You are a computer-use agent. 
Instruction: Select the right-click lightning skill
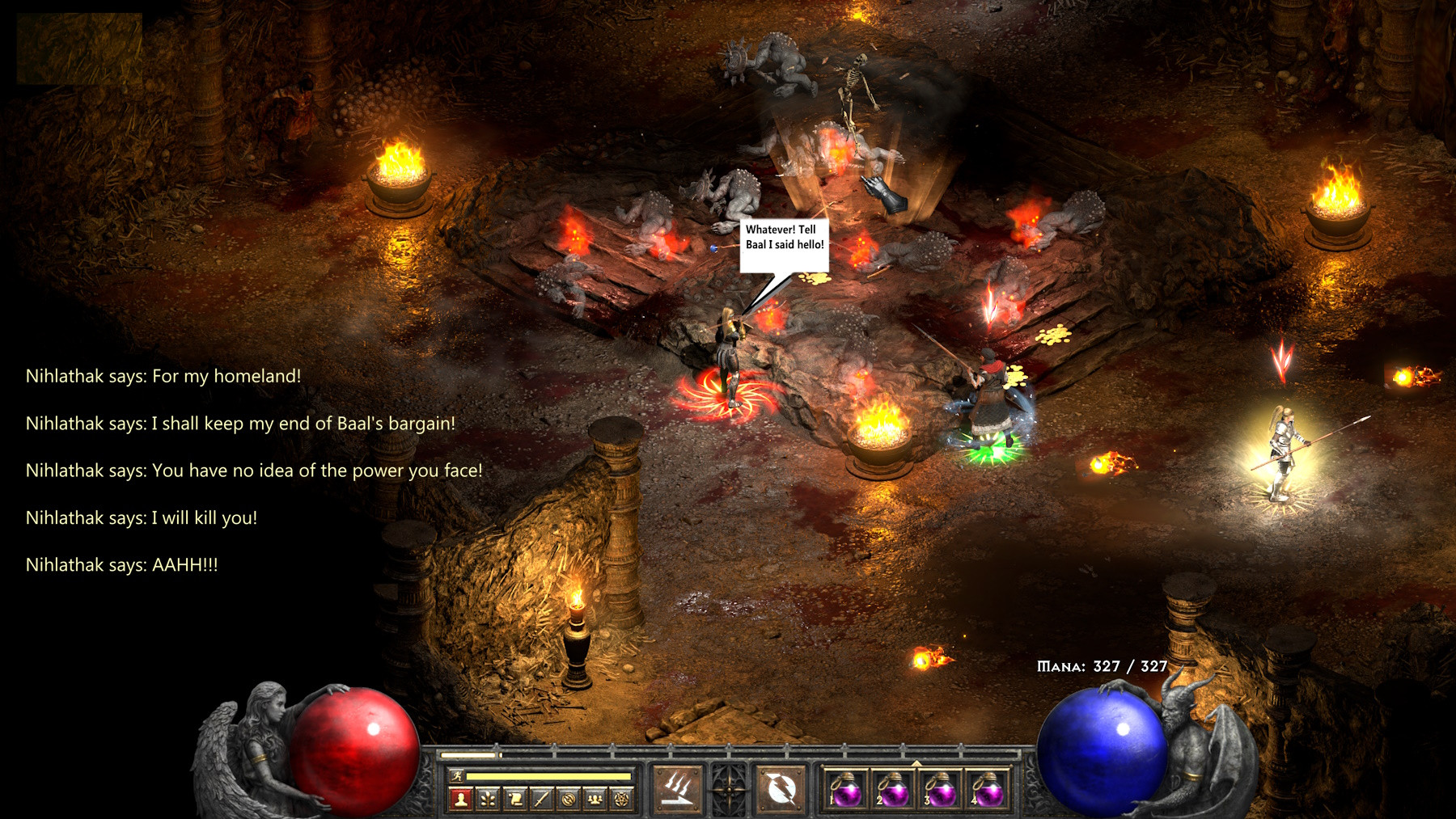point(781,787)
